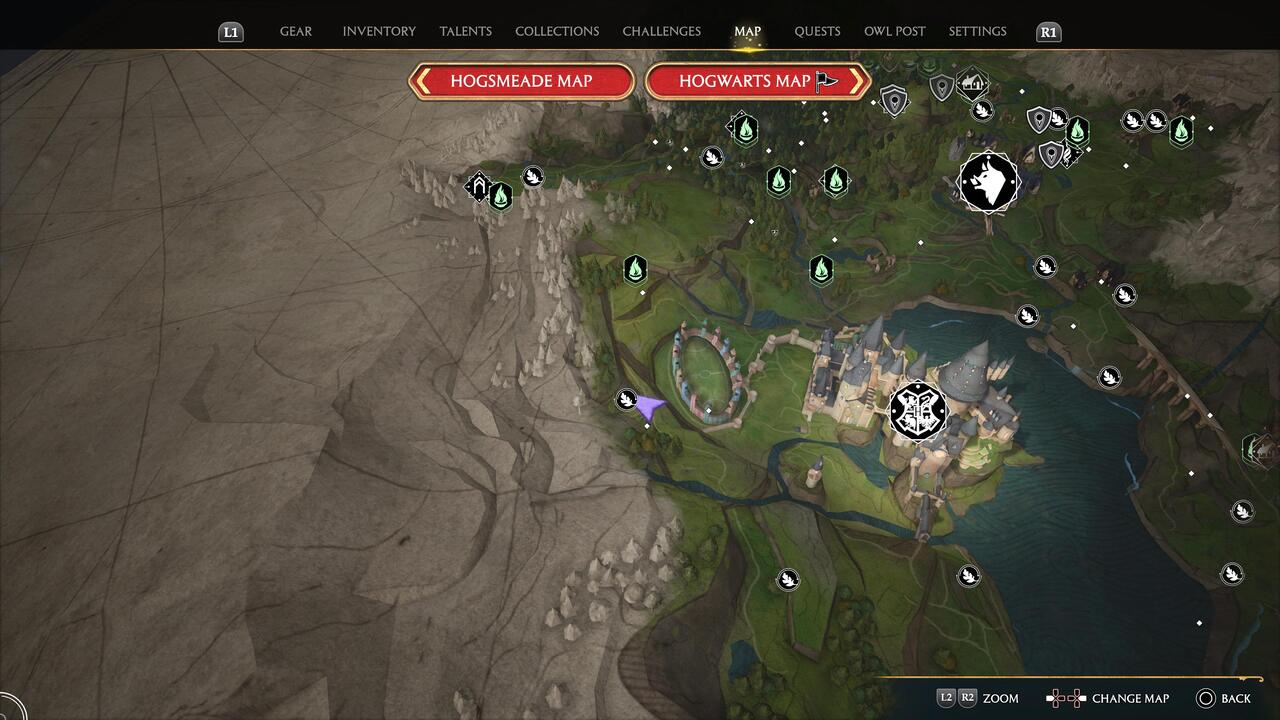Select the Map tab
Image resolution: width=1280 pixels, height=720 pixels.
pos(747,31)
